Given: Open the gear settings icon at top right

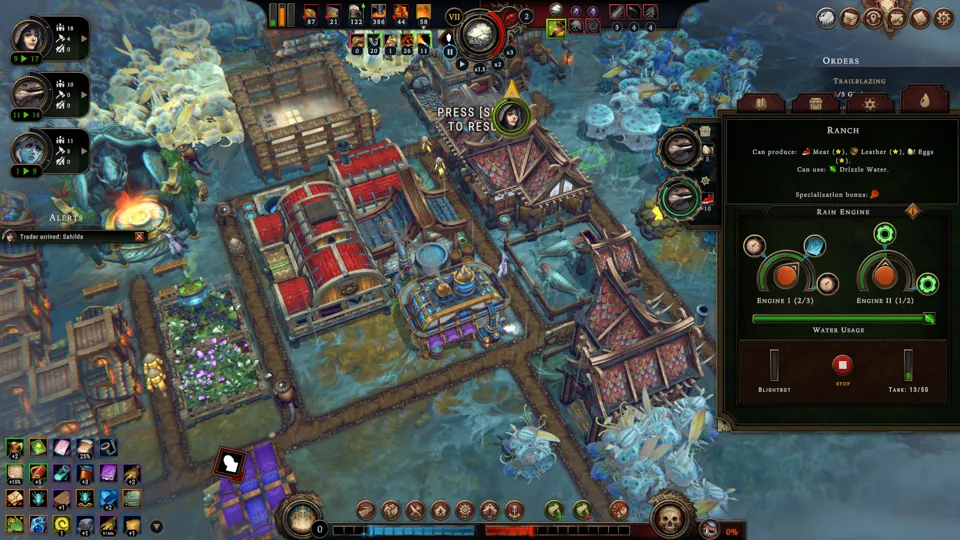Looking at the screenshot, I should (943, 18).
